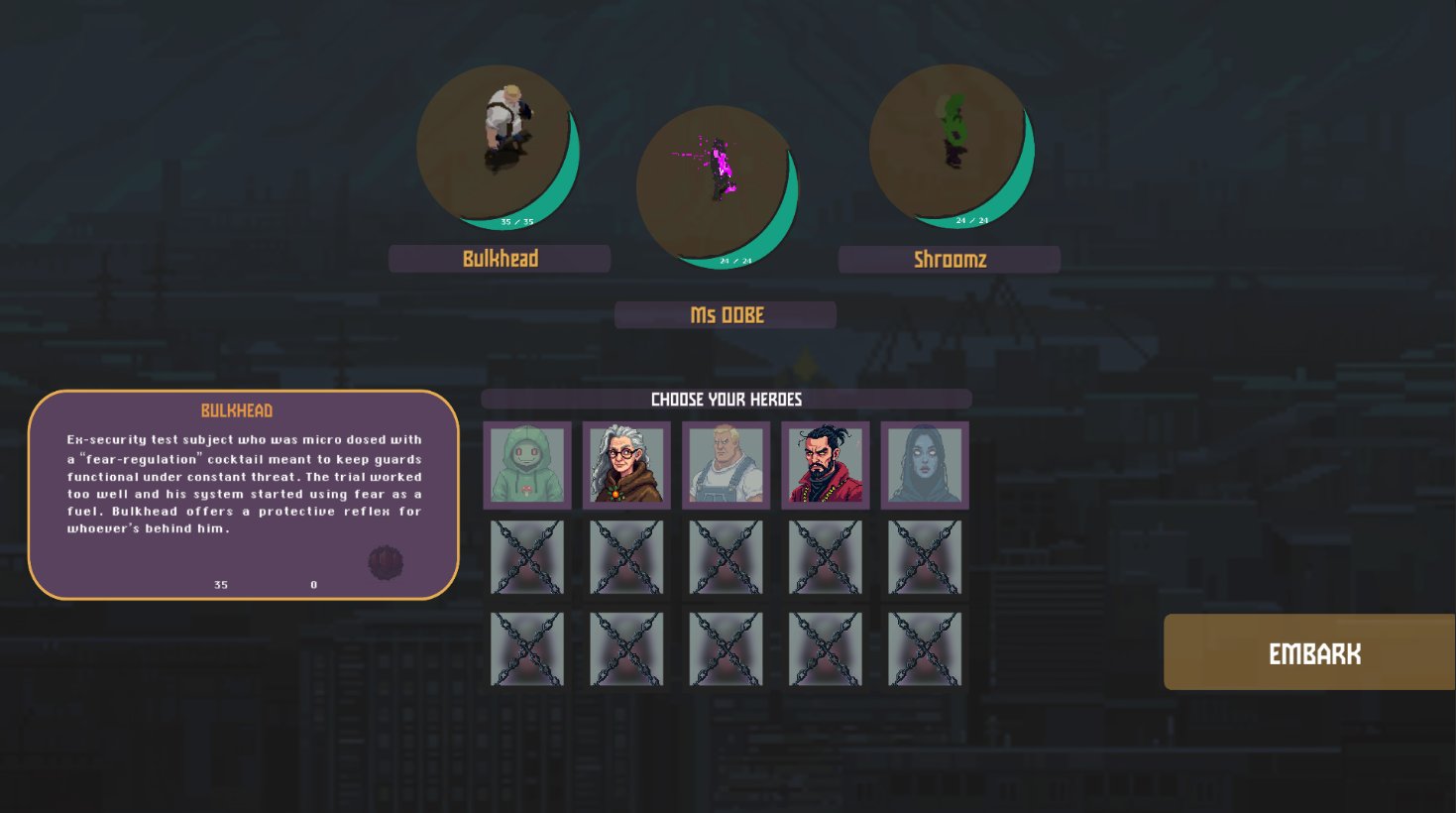1456x813 pixels.
Task: Choose the grey-haired old woman portrait
Action: pos(626,465)
